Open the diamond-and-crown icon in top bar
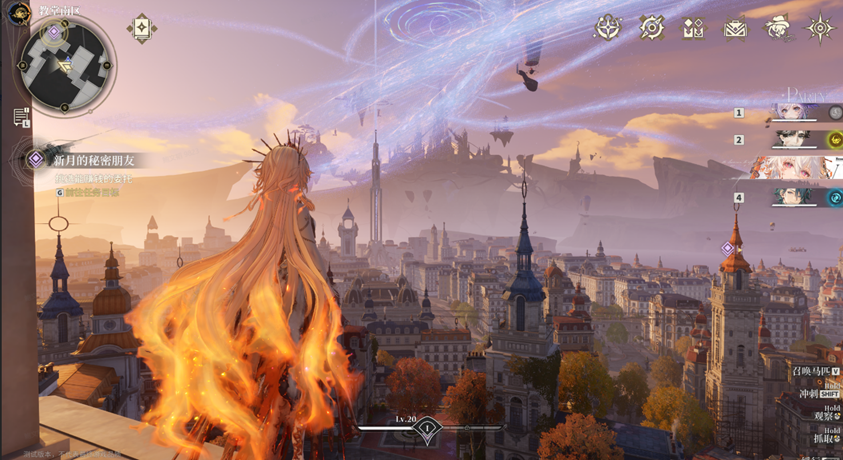Image resolution: width=843 pixels, height=460 pixels. (693, 29)
